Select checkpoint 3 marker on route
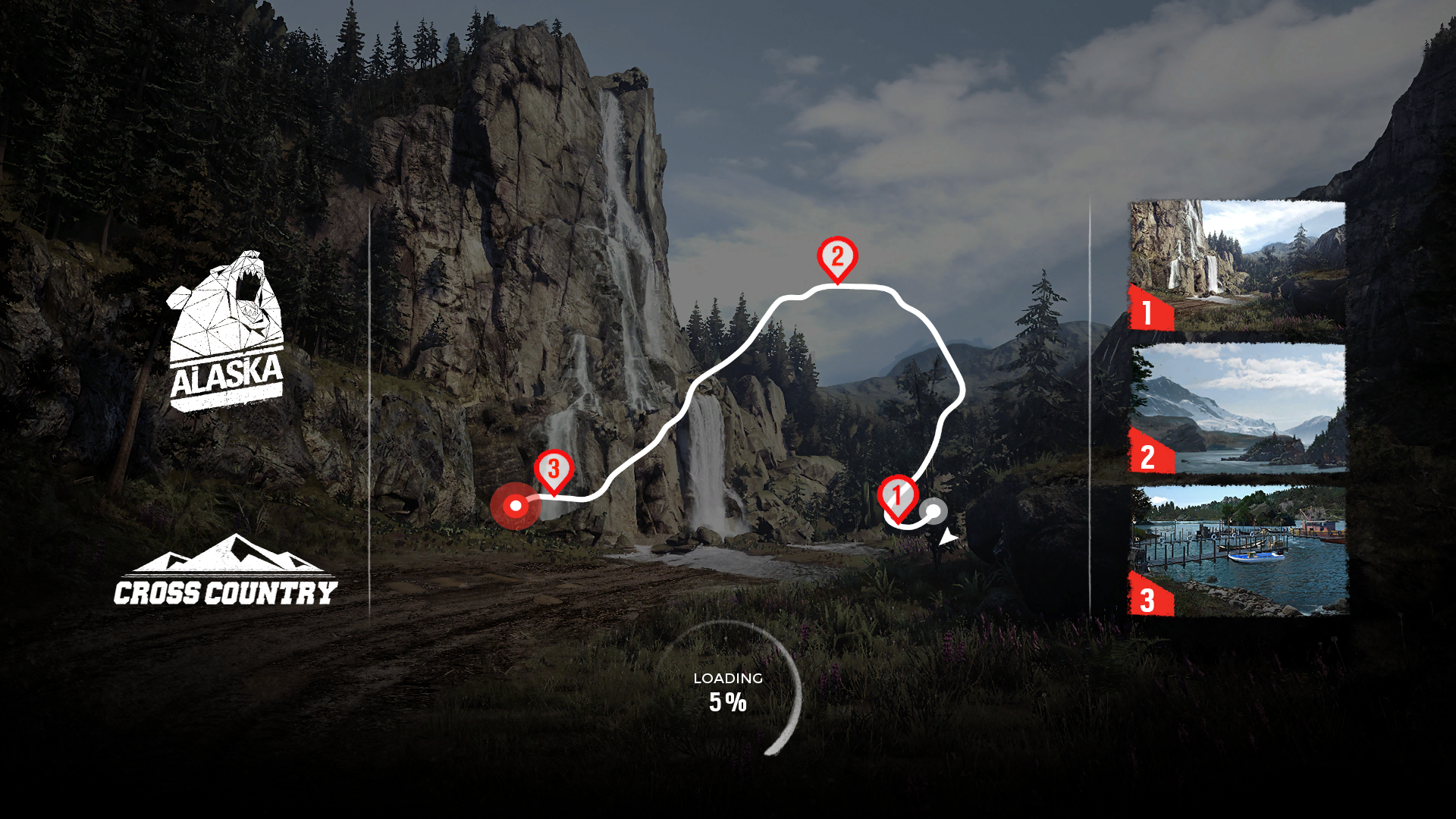This screenshot has width=1456, height=819. (554, 470)
